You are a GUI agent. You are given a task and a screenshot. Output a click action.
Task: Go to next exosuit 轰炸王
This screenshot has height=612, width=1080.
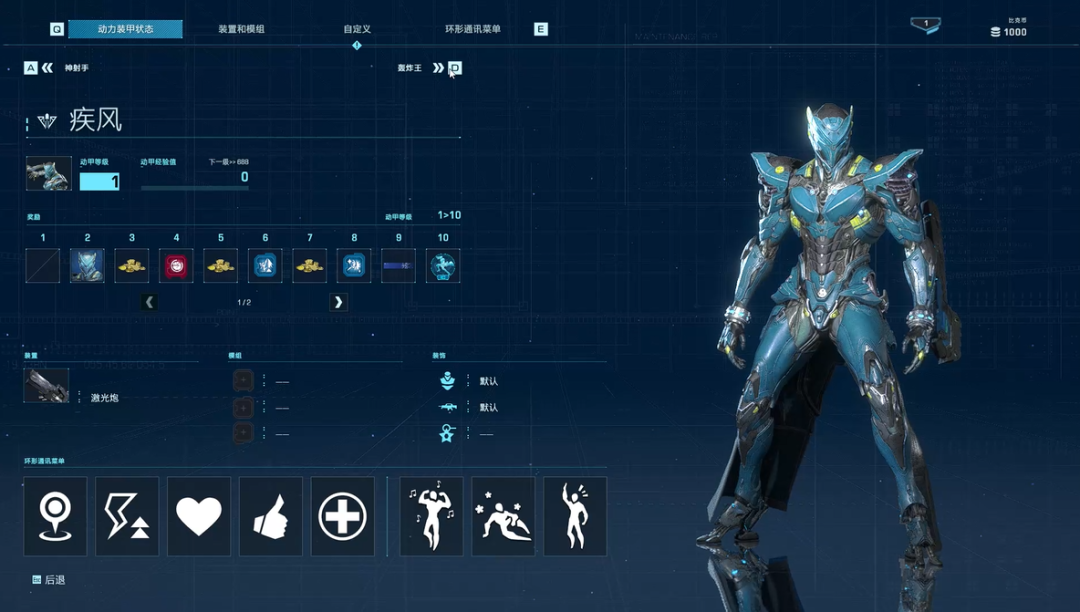438,68
